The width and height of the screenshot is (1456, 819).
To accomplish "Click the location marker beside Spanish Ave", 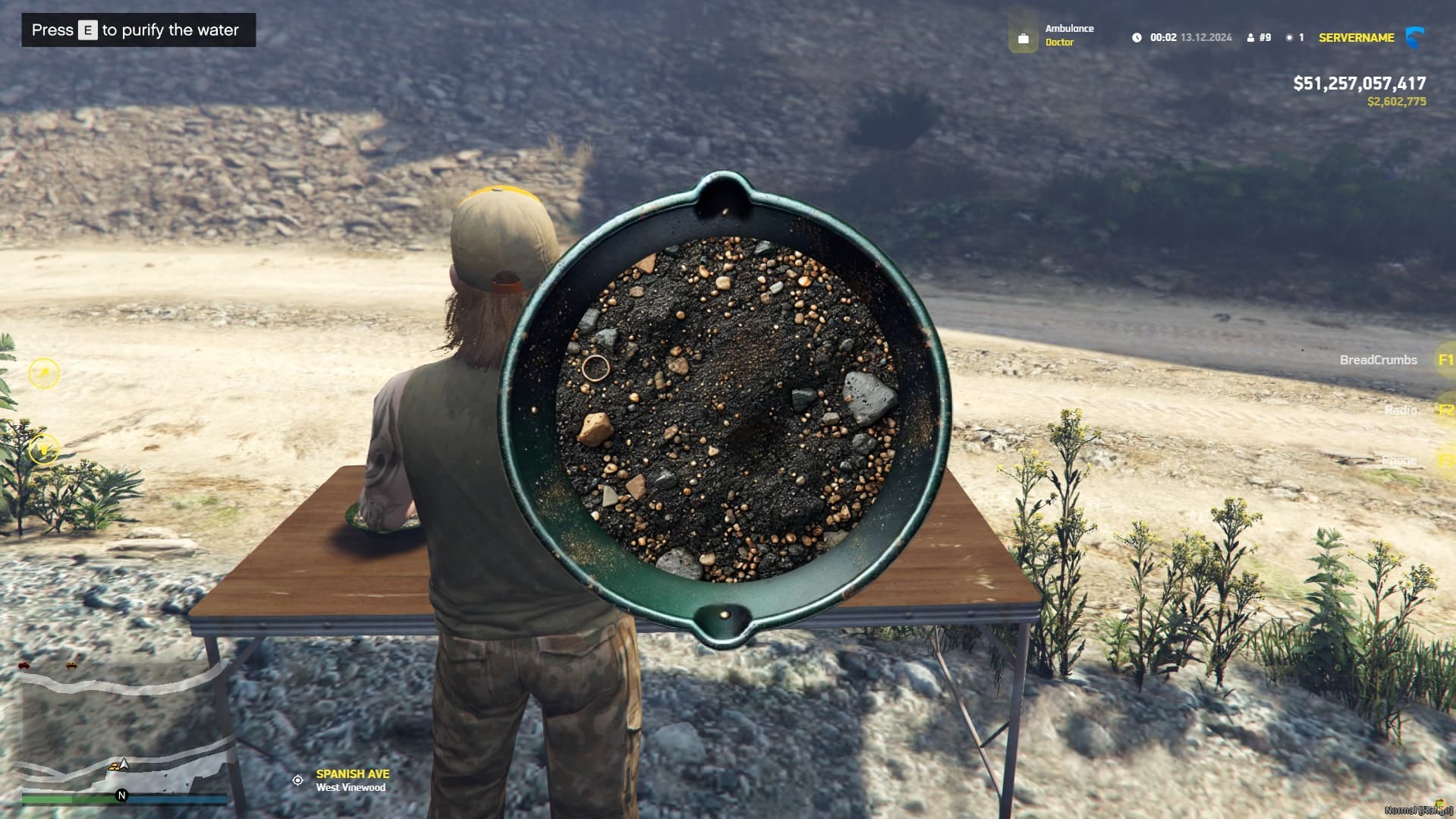I will (298, 780).
